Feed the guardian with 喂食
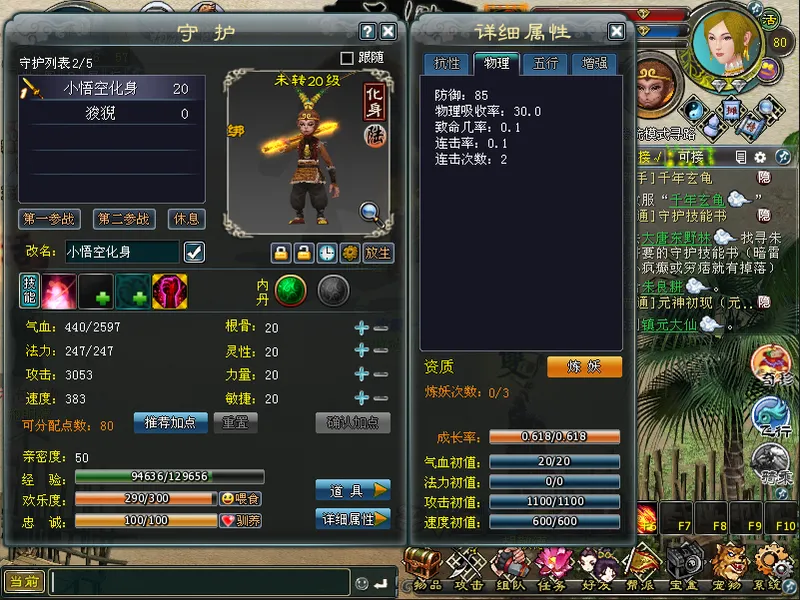 (x=241, y=499)
